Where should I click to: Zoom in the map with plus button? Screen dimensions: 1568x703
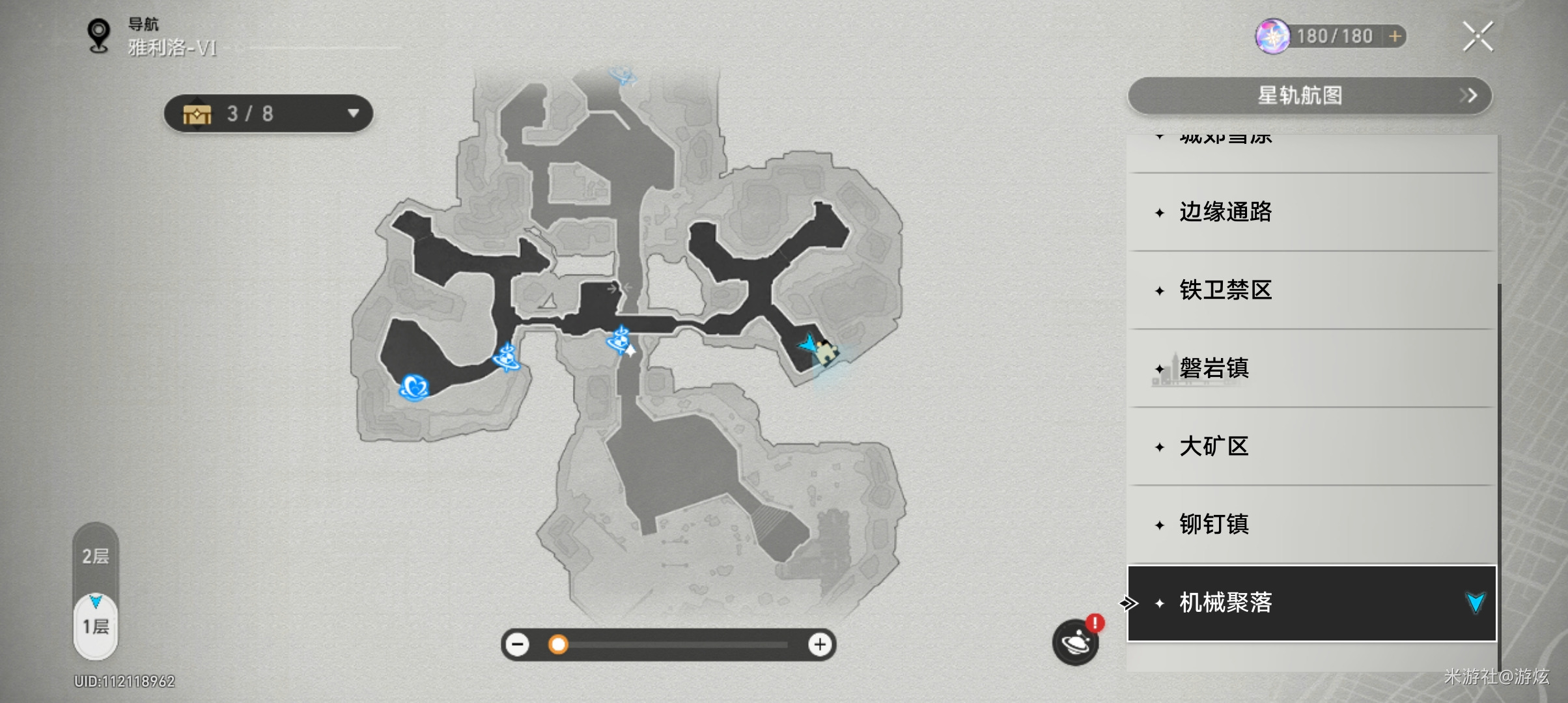tap(820, 644)
